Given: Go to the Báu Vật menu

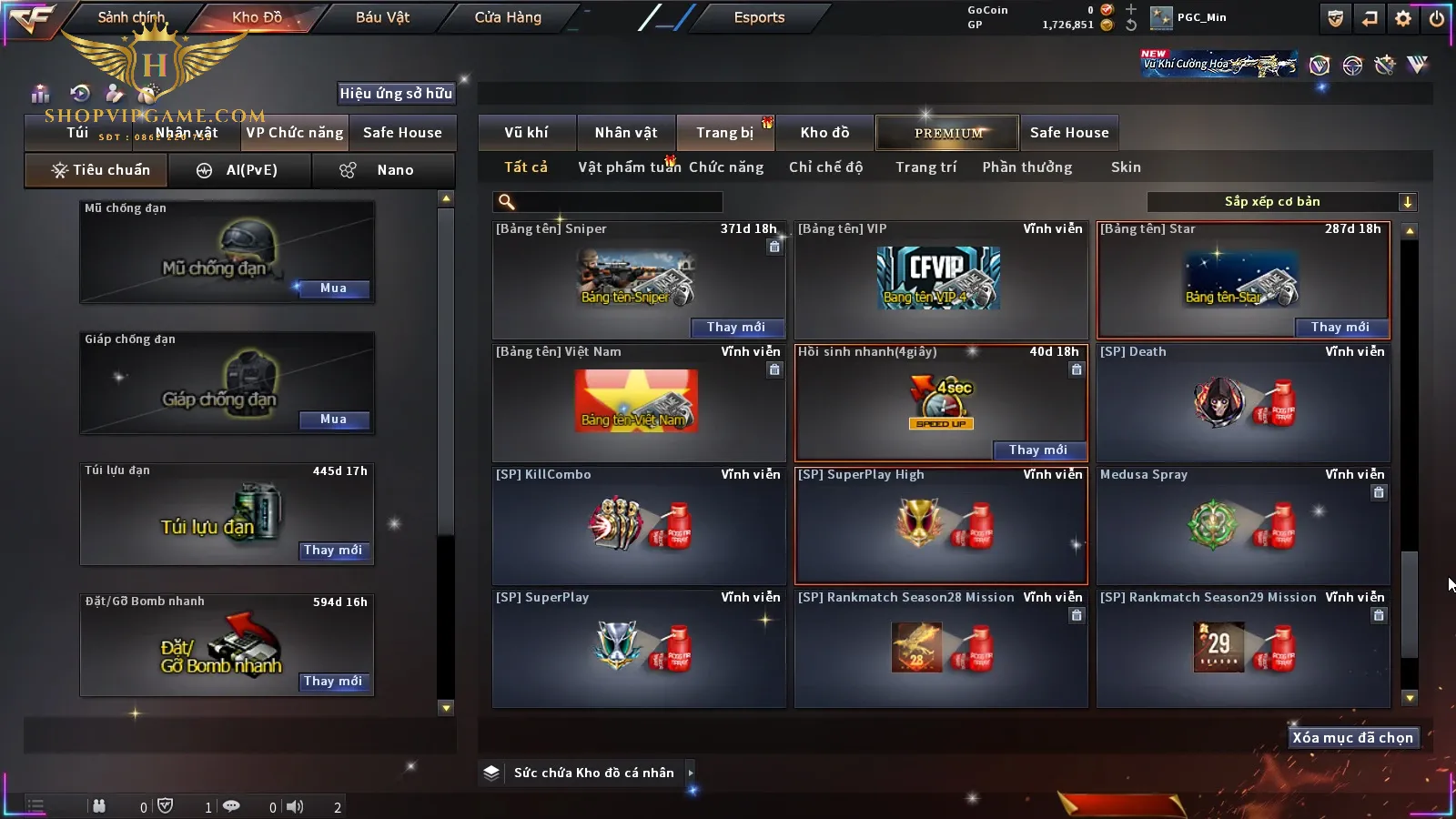Looking at the screenshot, I should tap(382, 17).
